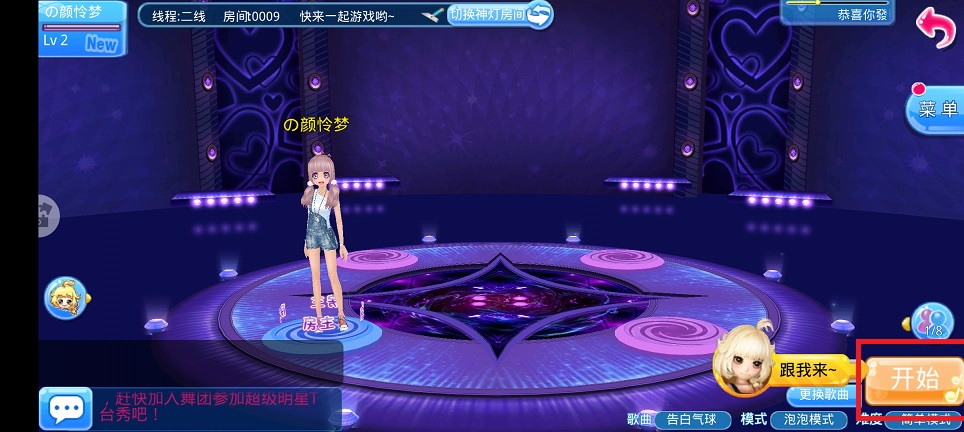Open the blonde chibi avatar bubble

tap(67, 297)
